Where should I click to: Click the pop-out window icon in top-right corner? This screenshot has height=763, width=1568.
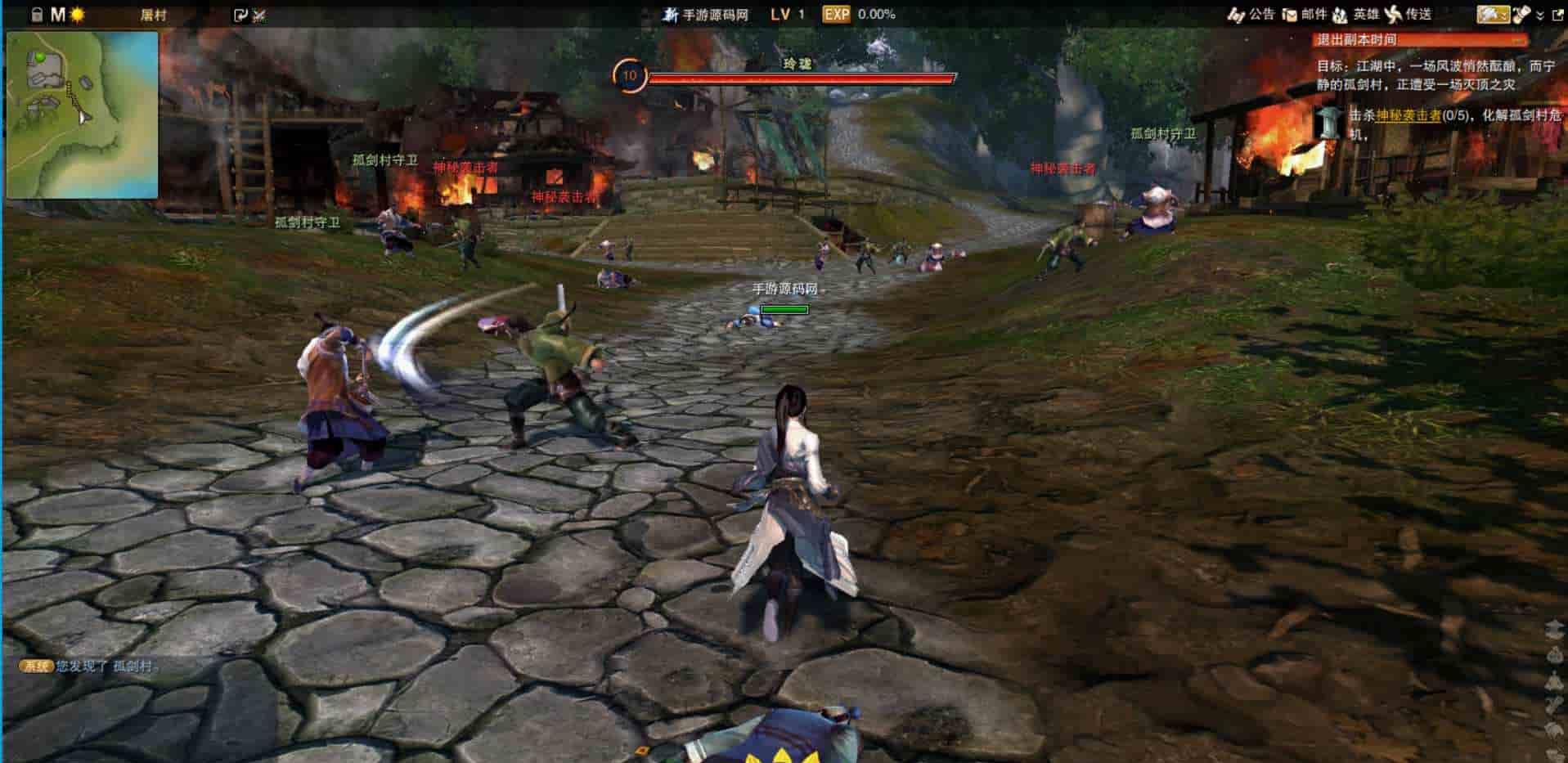1557,14
